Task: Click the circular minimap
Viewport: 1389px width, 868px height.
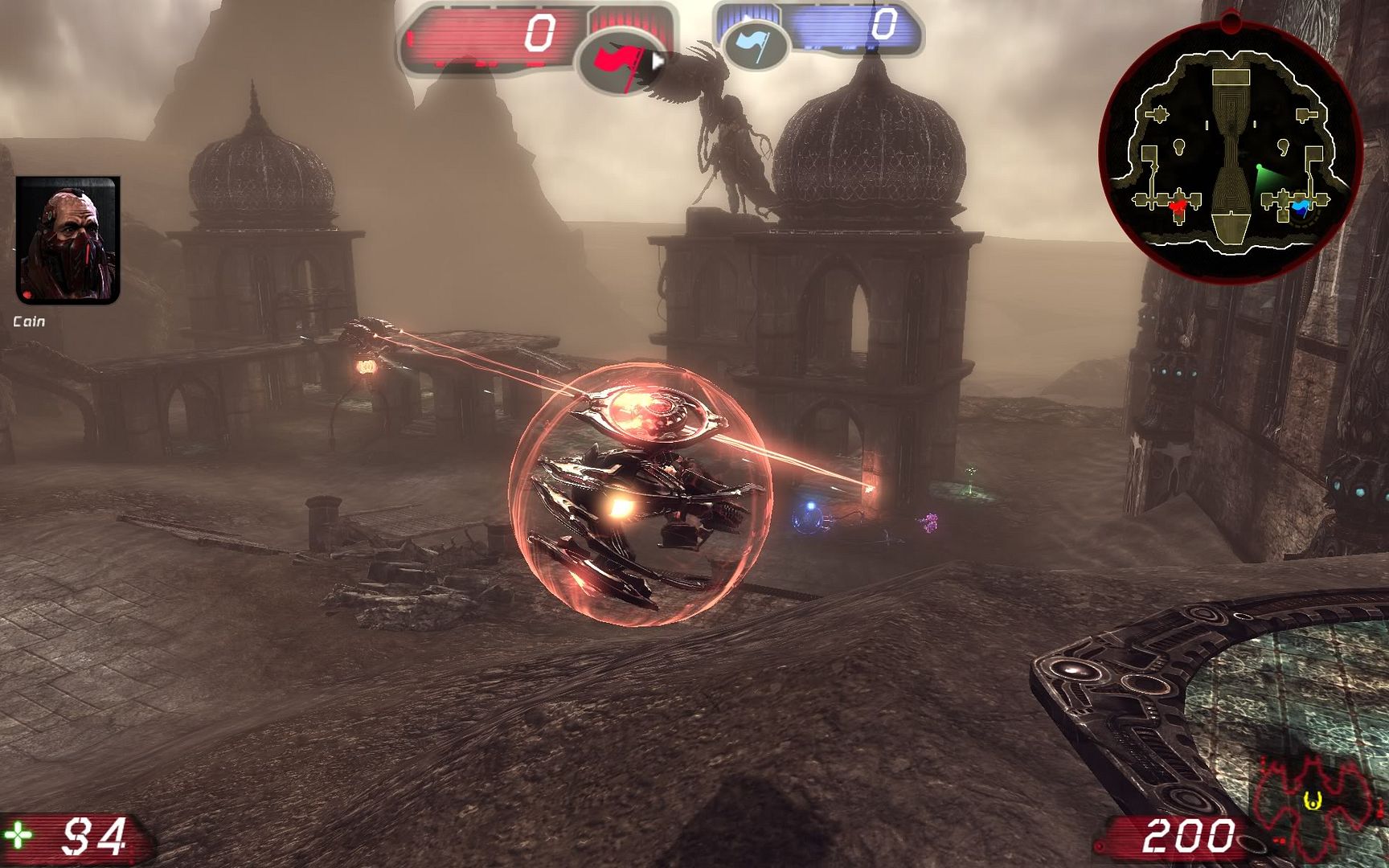Action: click(x=1230, y=150)
